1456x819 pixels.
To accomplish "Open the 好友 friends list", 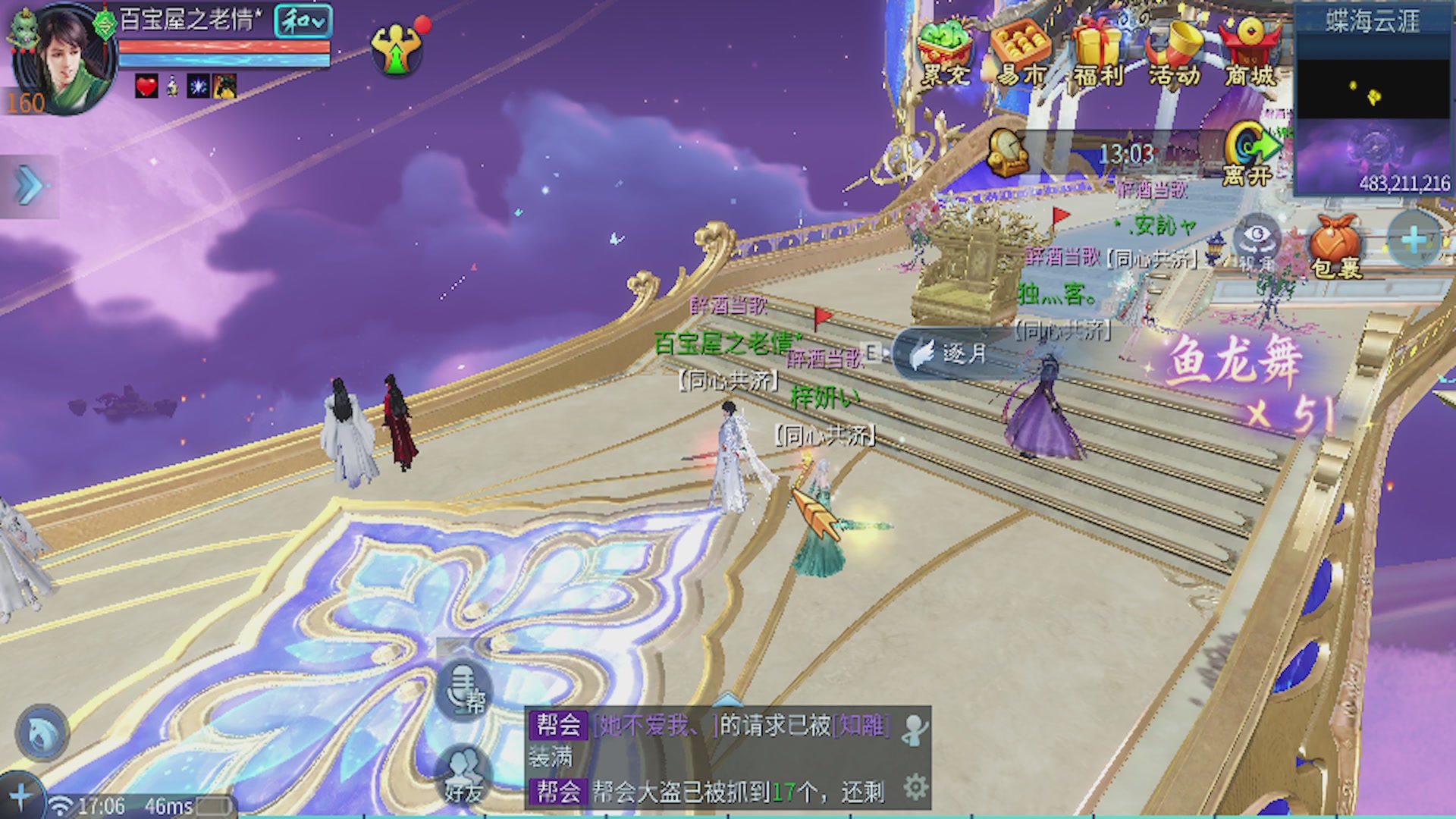I will pyautogui.click(x=464, y=775).
